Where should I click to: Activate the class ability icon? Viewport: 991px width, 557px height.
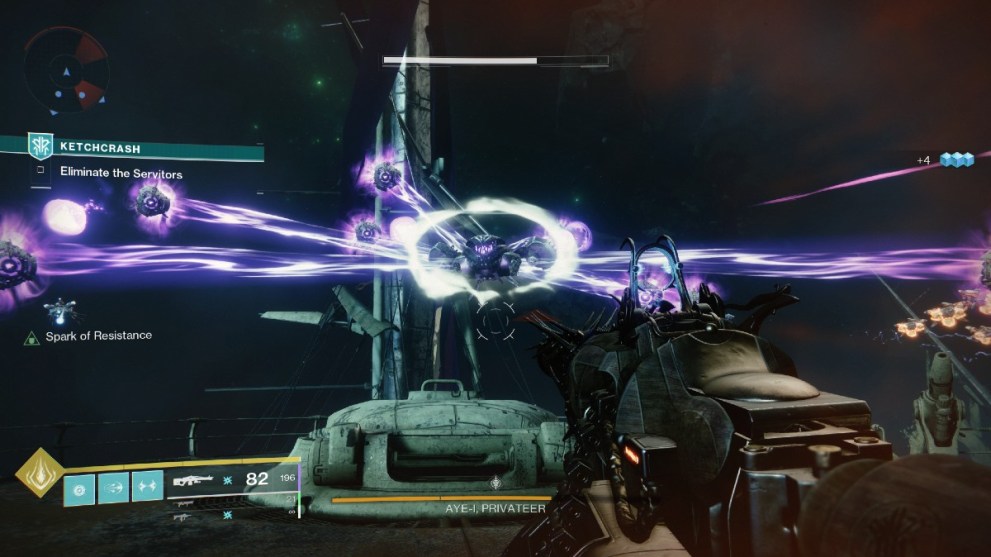(x=146, y=487)
